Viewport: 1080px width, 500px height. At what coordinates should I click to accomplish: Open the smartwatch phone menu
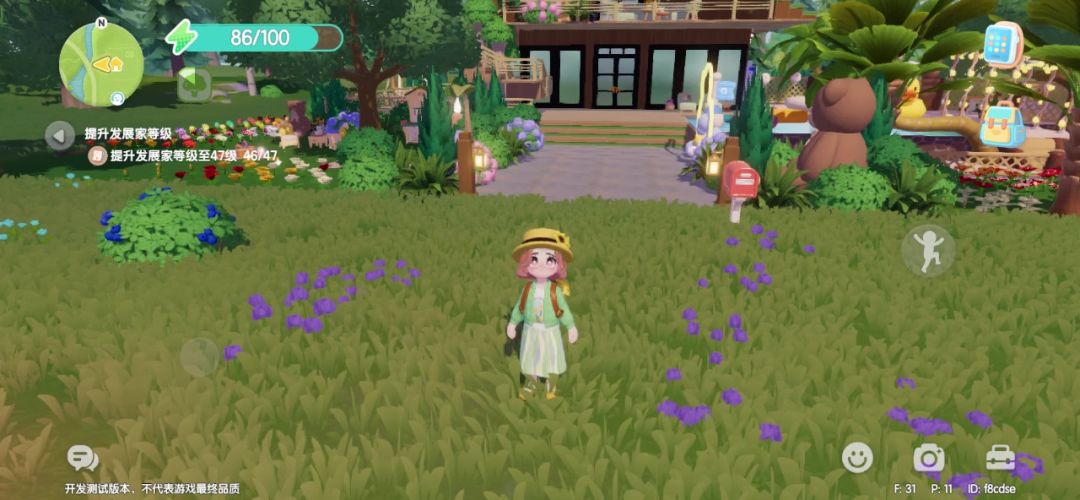pyautogui.click(x=1003, y=44)
